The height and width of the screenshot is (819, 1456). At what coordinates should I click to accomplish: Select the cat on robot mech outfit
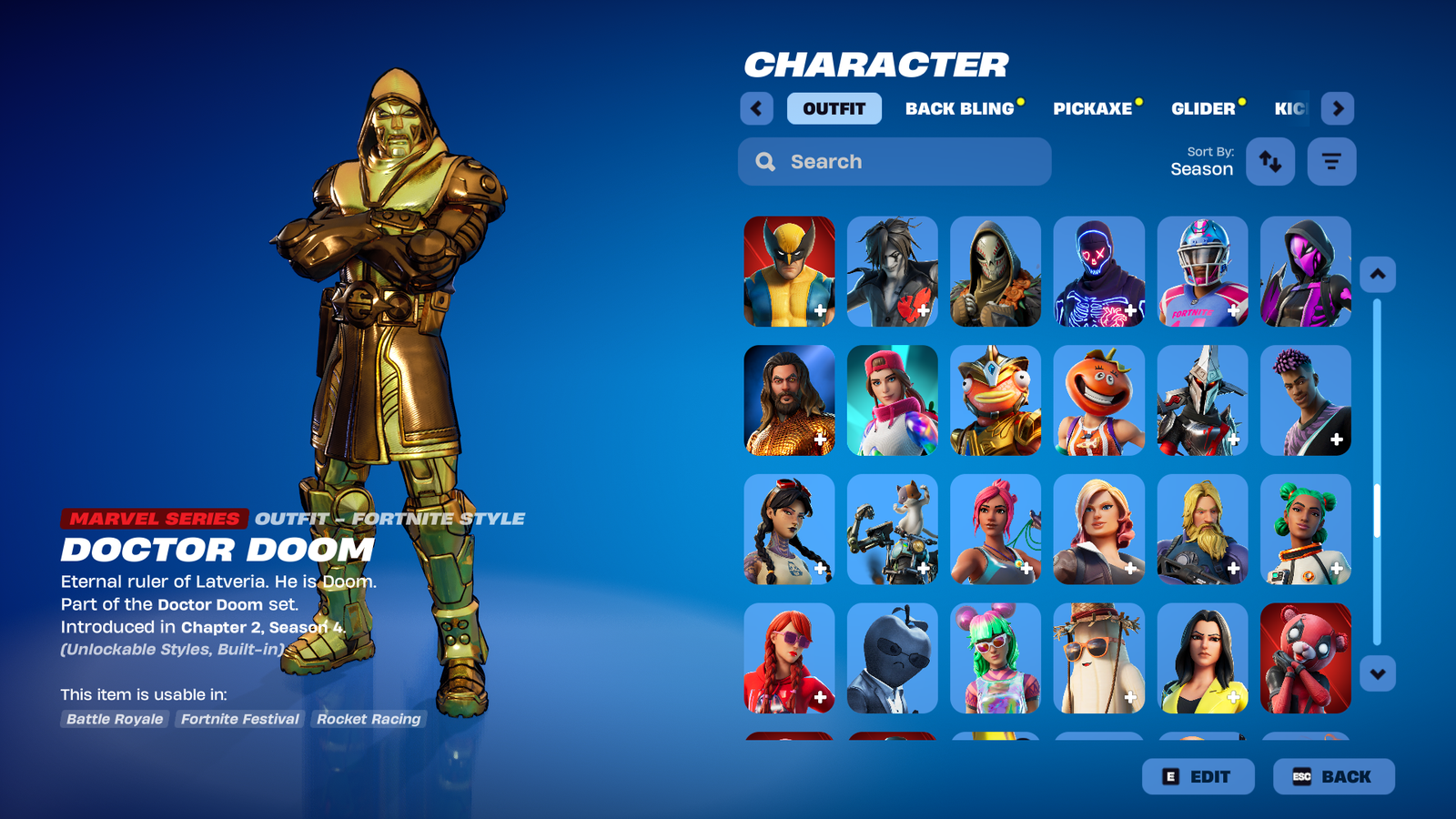point(892,530)
